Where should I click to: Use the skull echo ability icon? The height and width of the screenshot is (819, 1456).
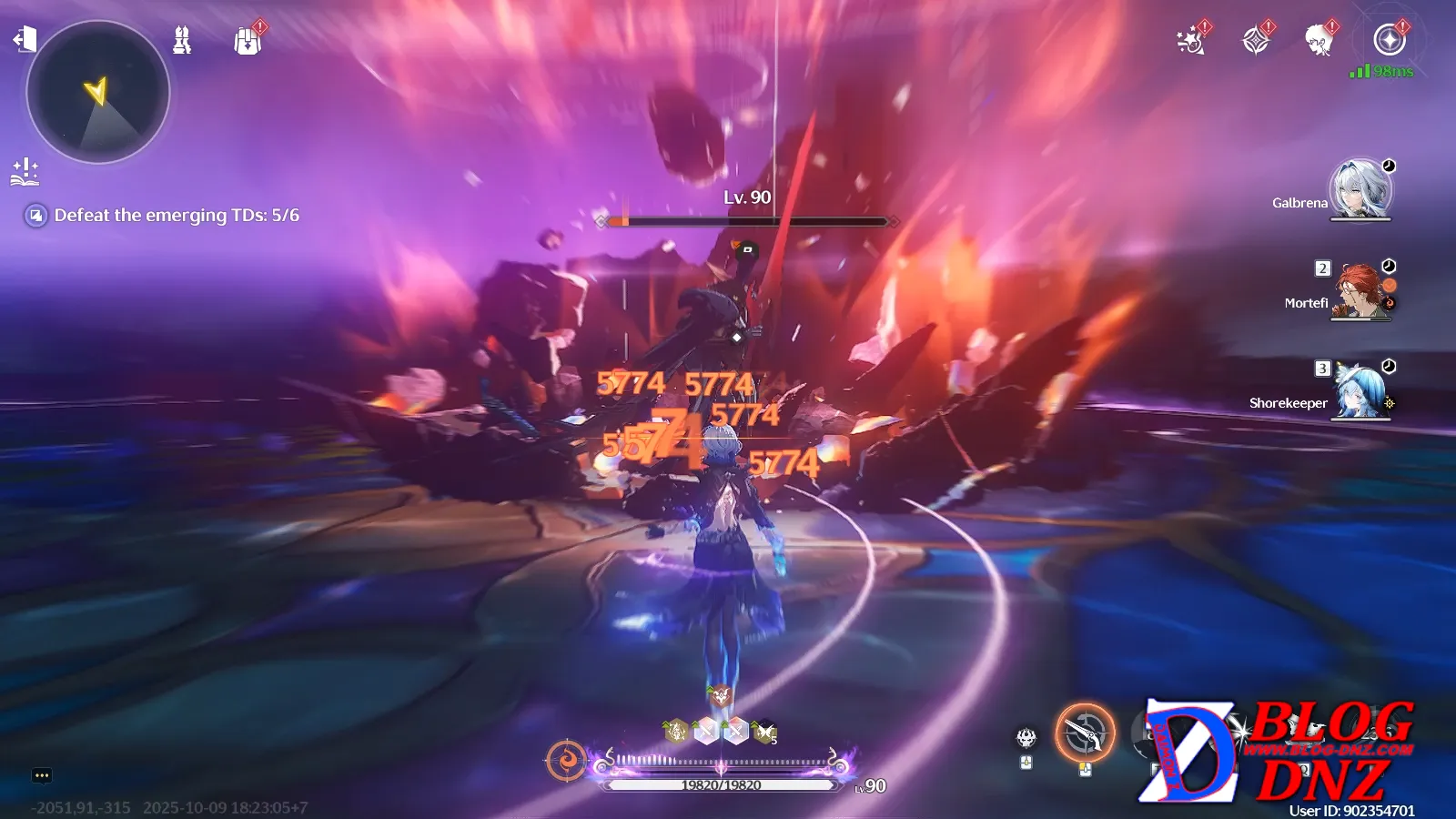coord(1026,737)
